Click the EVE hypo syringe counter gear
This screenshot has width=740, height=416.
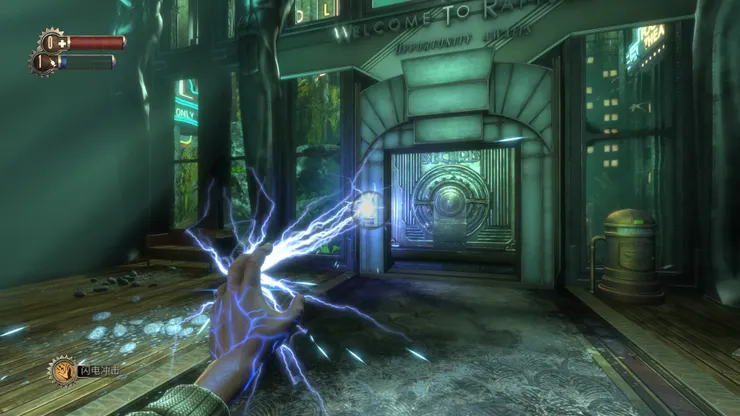[43, 62]
